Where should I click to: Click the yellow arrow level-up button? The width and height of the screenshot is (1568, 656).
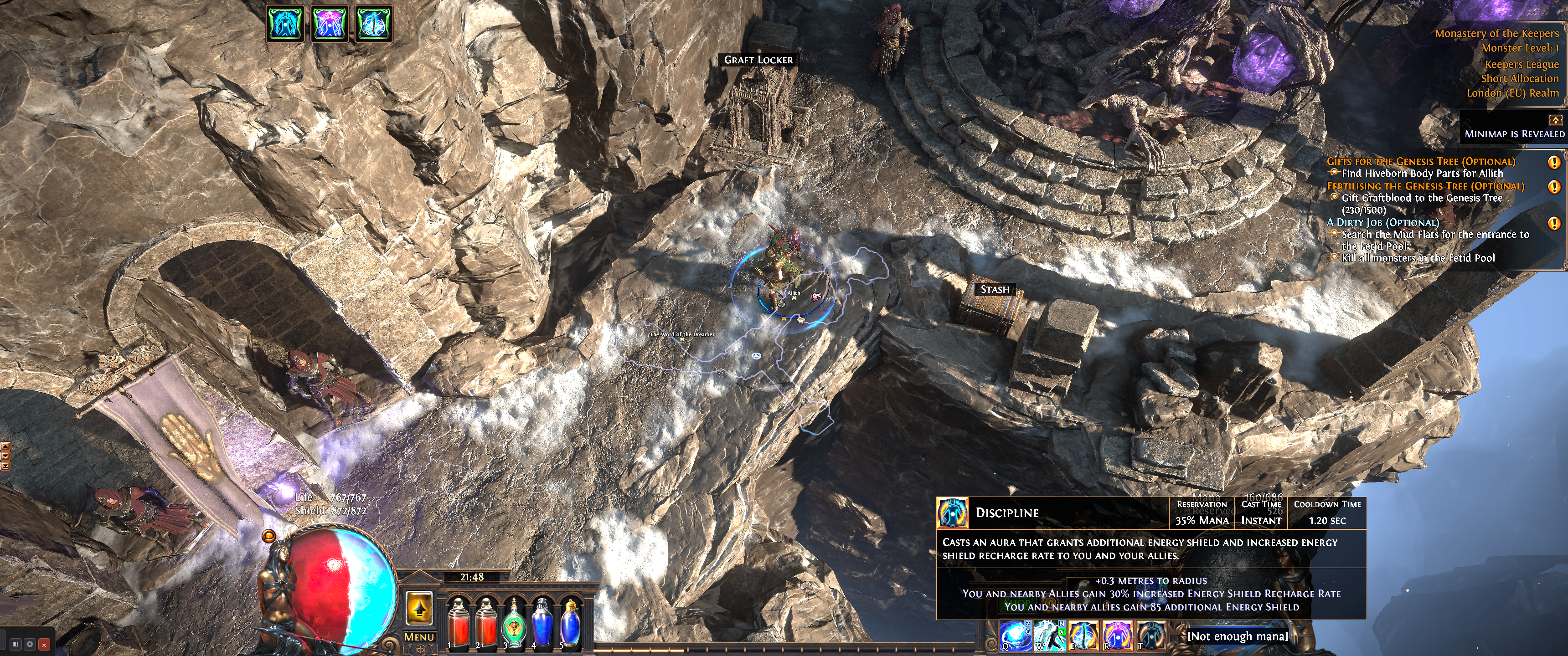click(x=419, y=607)
